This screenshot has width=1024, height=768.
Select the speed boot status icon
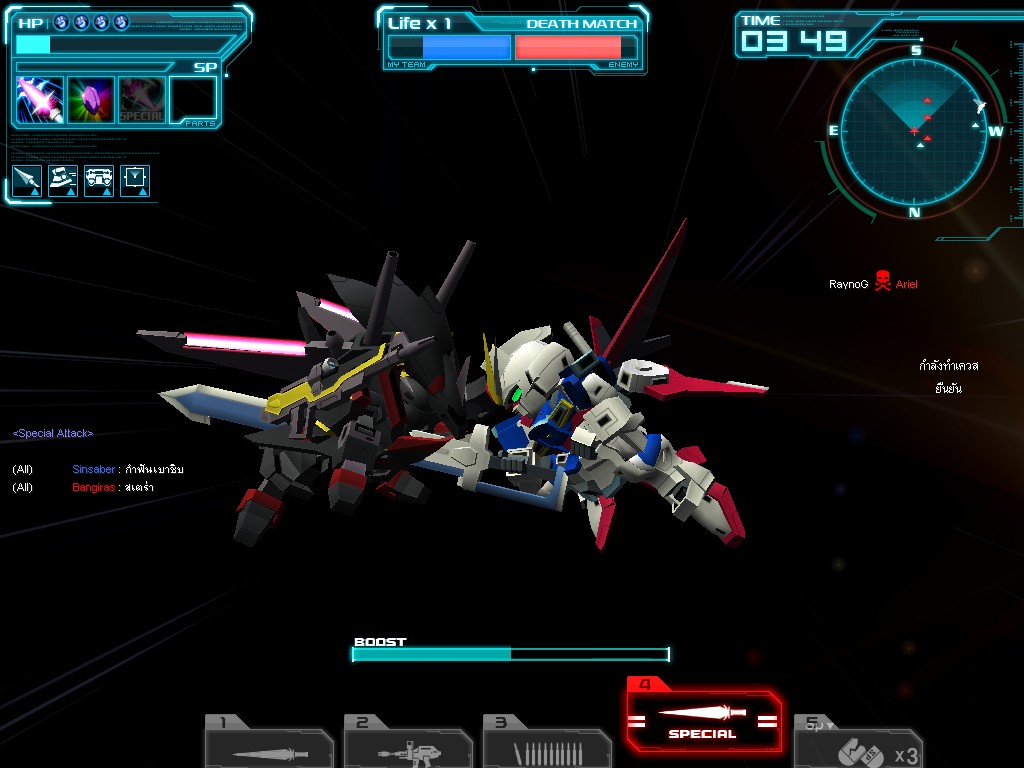coord(64,180)
